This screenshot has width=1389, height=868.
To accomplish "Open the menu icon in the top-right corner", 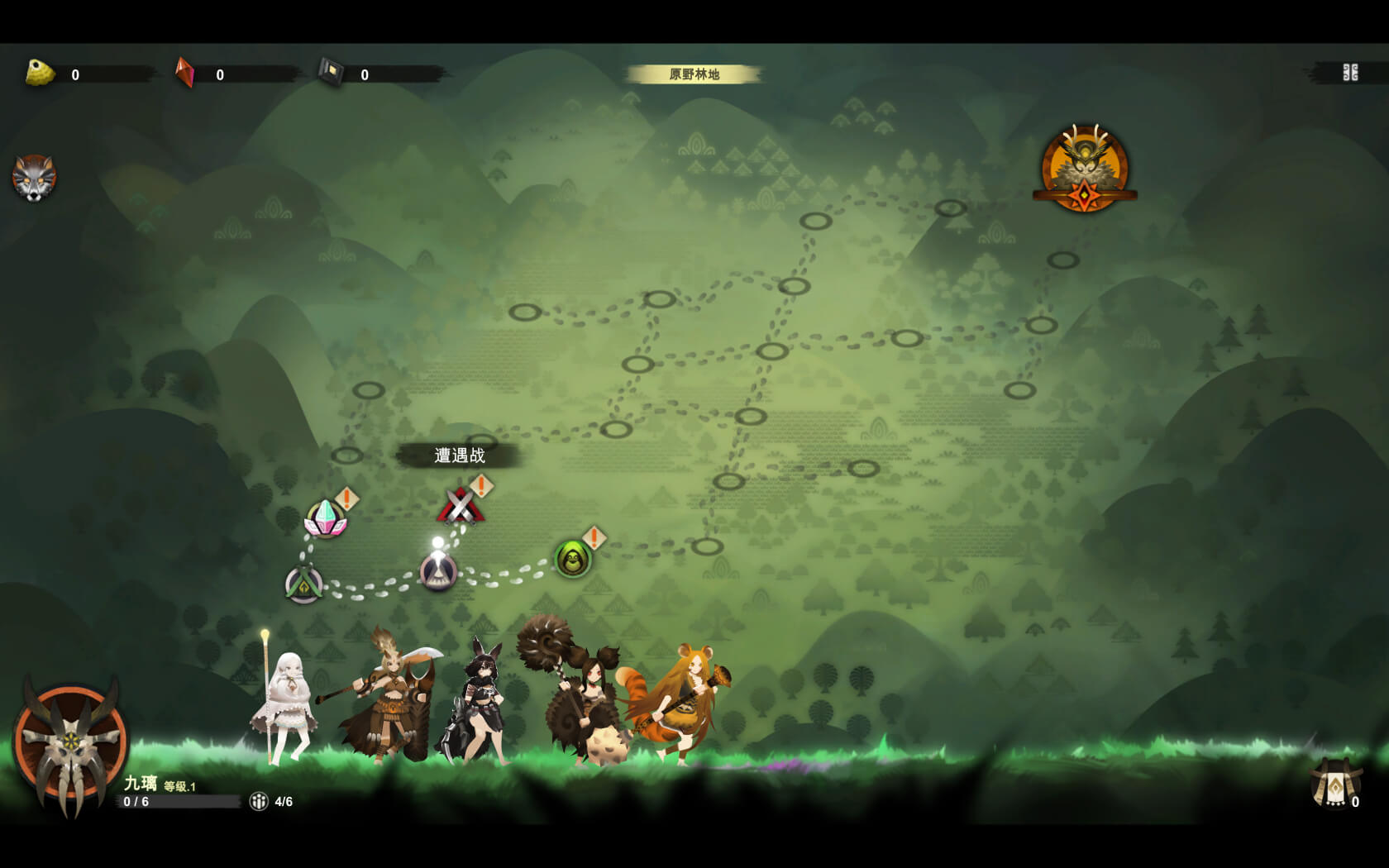I will tap(1350, 73).
